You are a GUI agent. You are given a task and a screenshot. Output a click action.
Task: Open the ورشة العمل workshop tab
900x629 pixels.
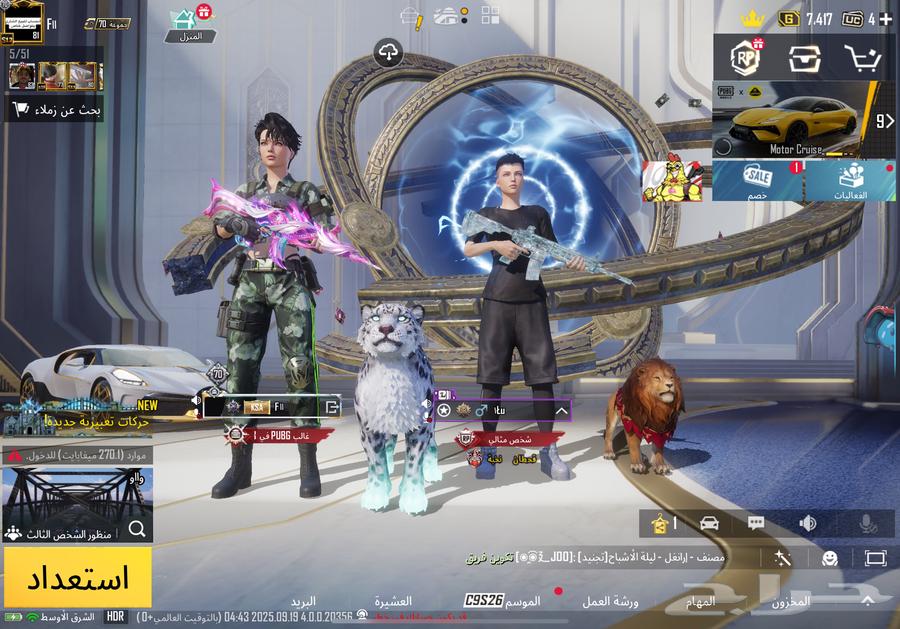click(x=611, y=602)
